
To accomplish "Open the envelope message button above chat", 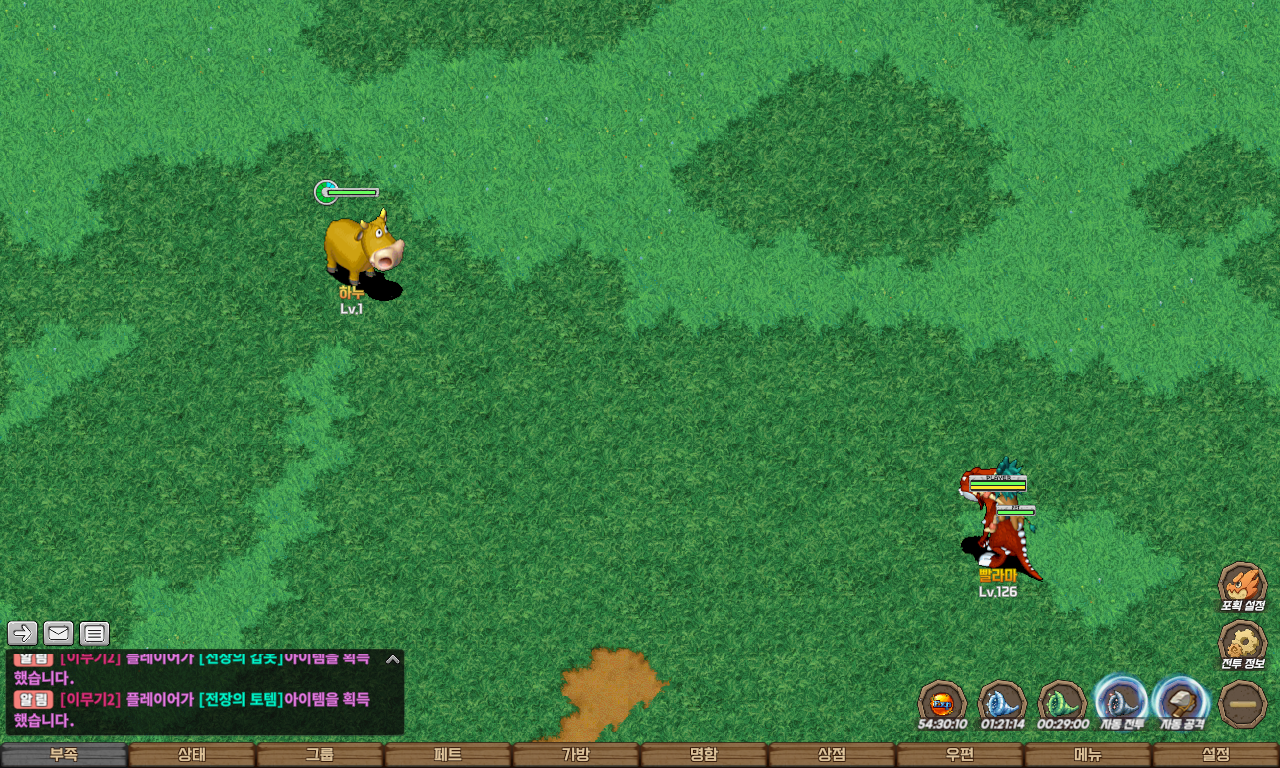I will (59, 633).
